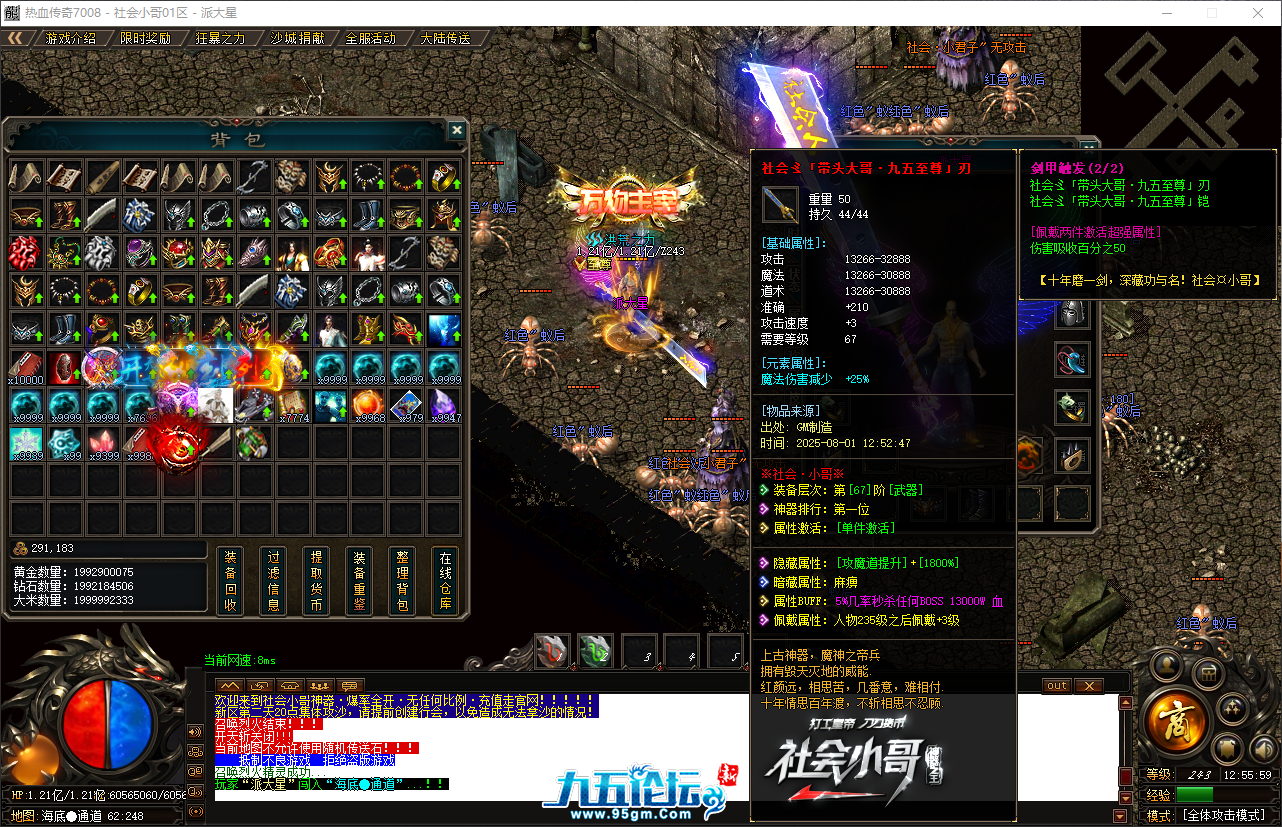Screen dimensions: 1282x827
Task: Click the green 经验 experience bar at bottom right
Action: point(1195,794)
